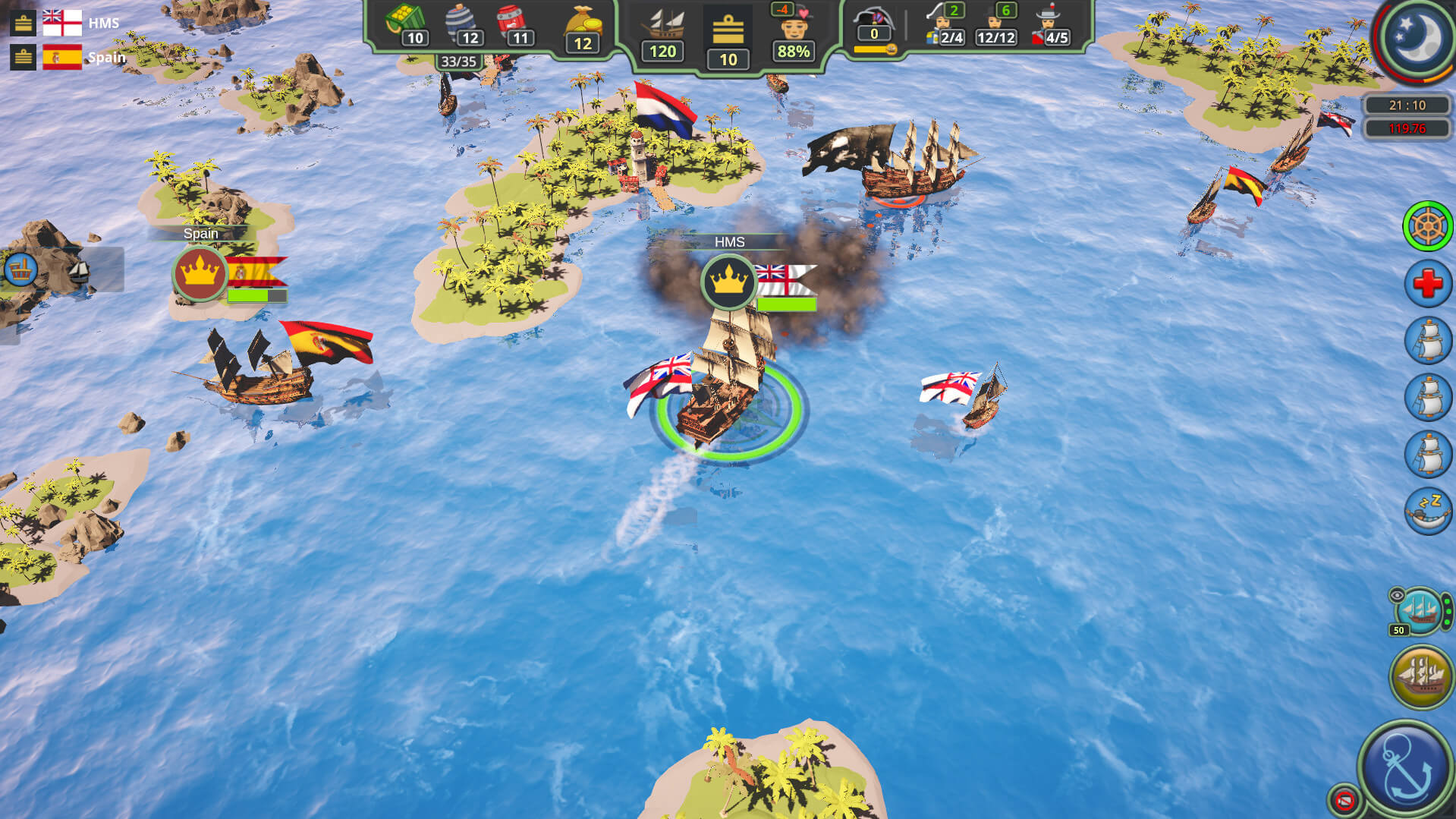Click the moon day-night clock icon
This screenshot has height=819, width=1456.
click(1417, 36)
